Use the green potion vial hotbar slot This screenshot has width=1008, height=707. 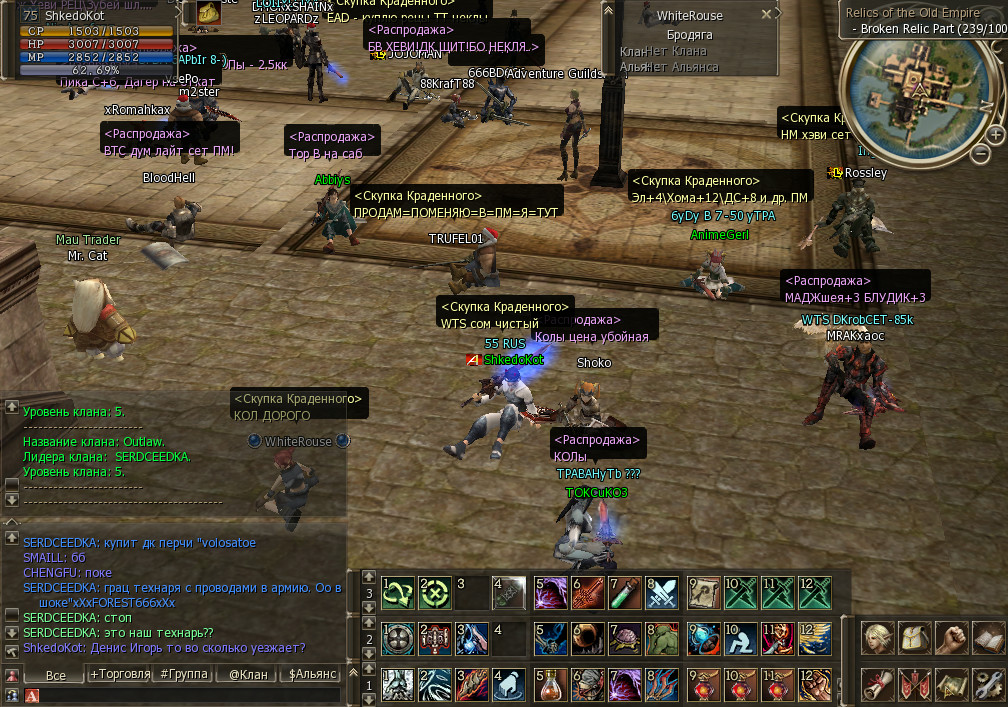625,592
